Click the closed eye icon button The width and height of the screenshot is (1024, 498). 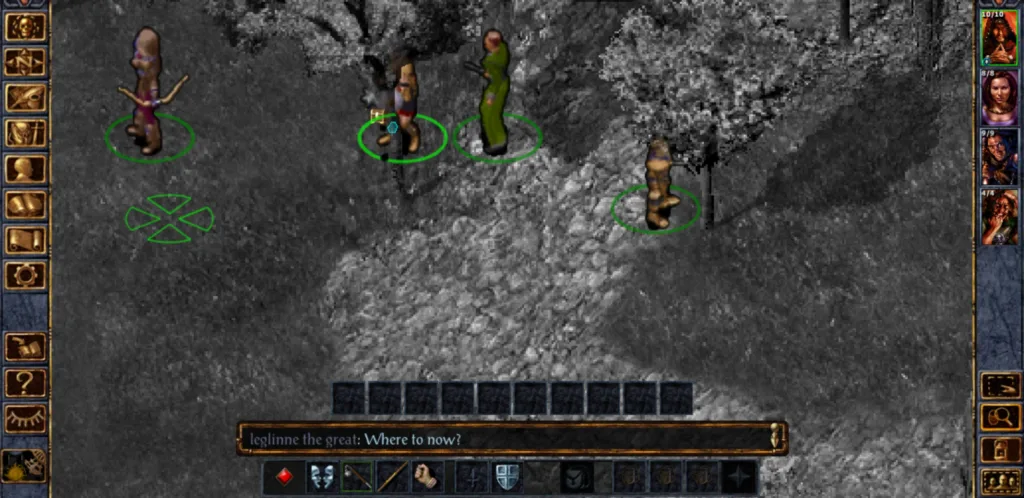coord(25,418)
